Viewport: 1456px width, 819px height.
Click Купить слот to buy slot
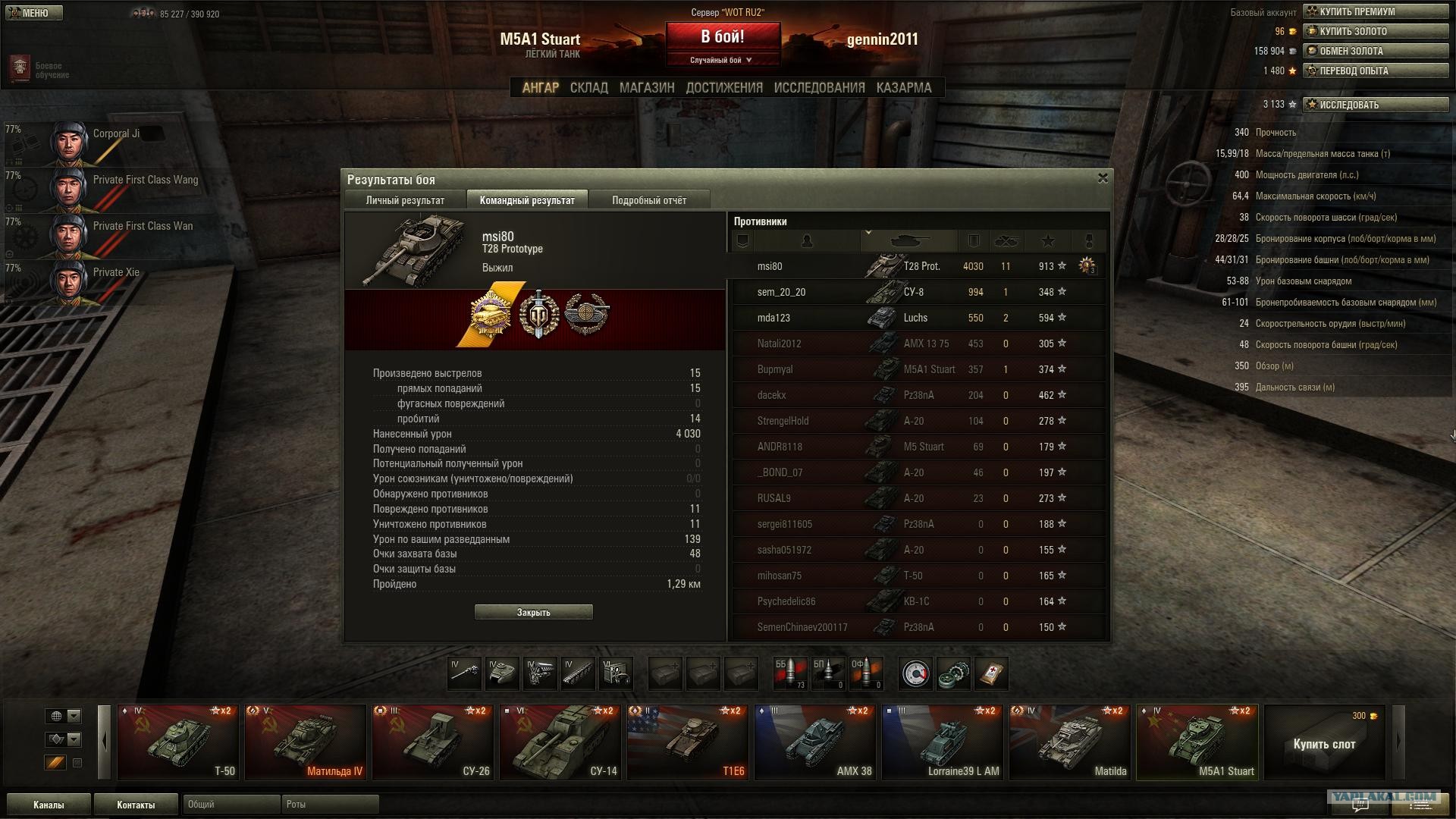point(1324,743)
